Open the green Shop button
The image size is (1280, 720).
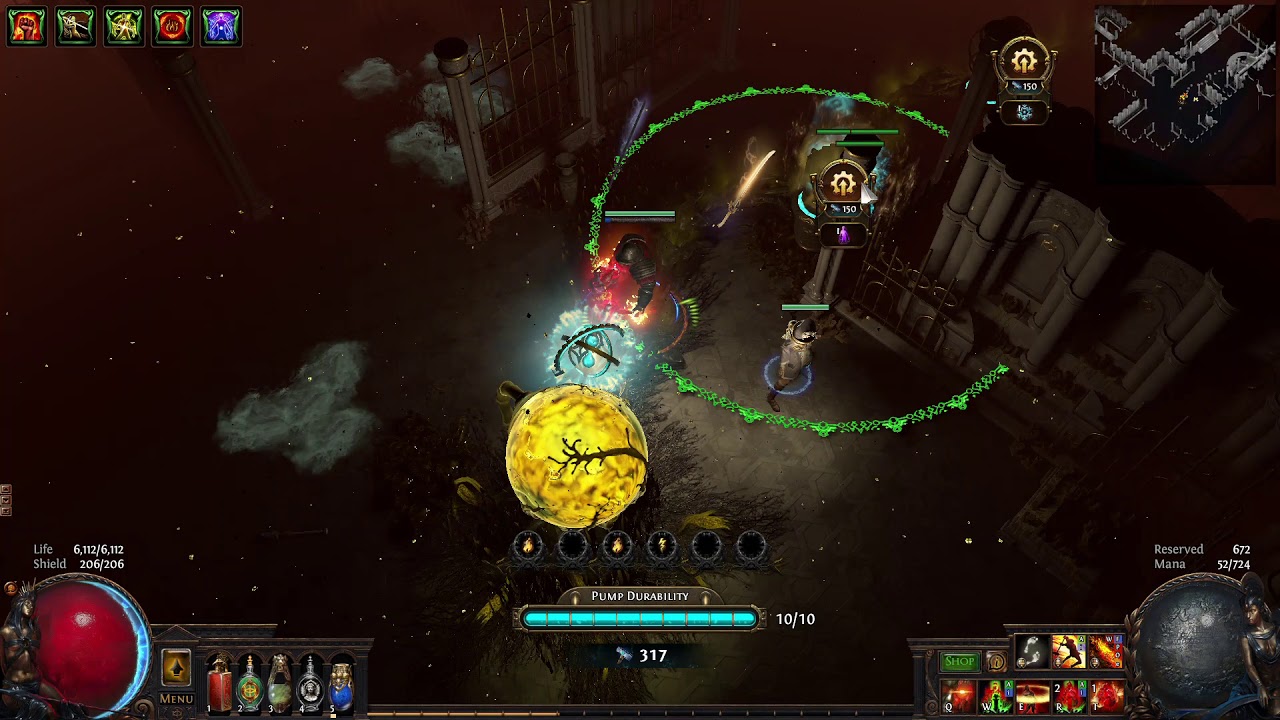959,661
